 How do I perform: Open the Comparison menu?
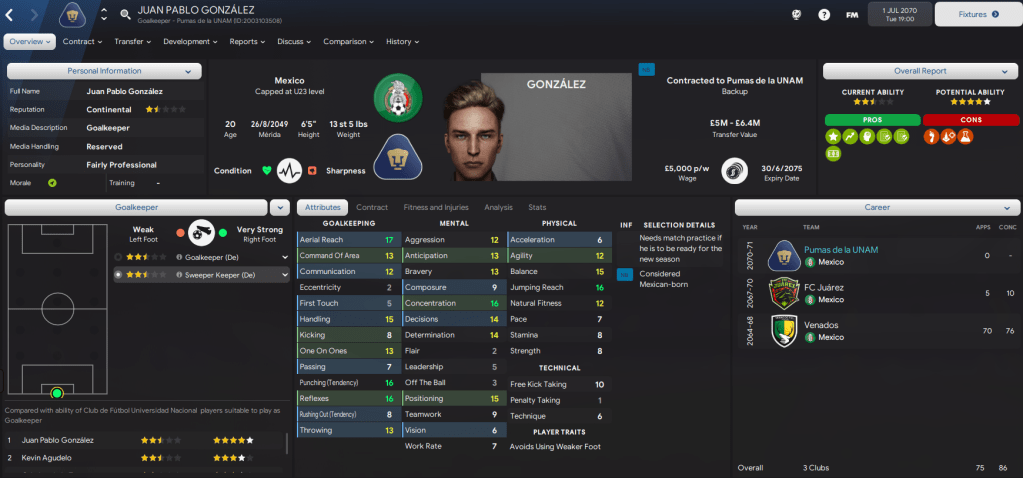[x=349, y=42]
